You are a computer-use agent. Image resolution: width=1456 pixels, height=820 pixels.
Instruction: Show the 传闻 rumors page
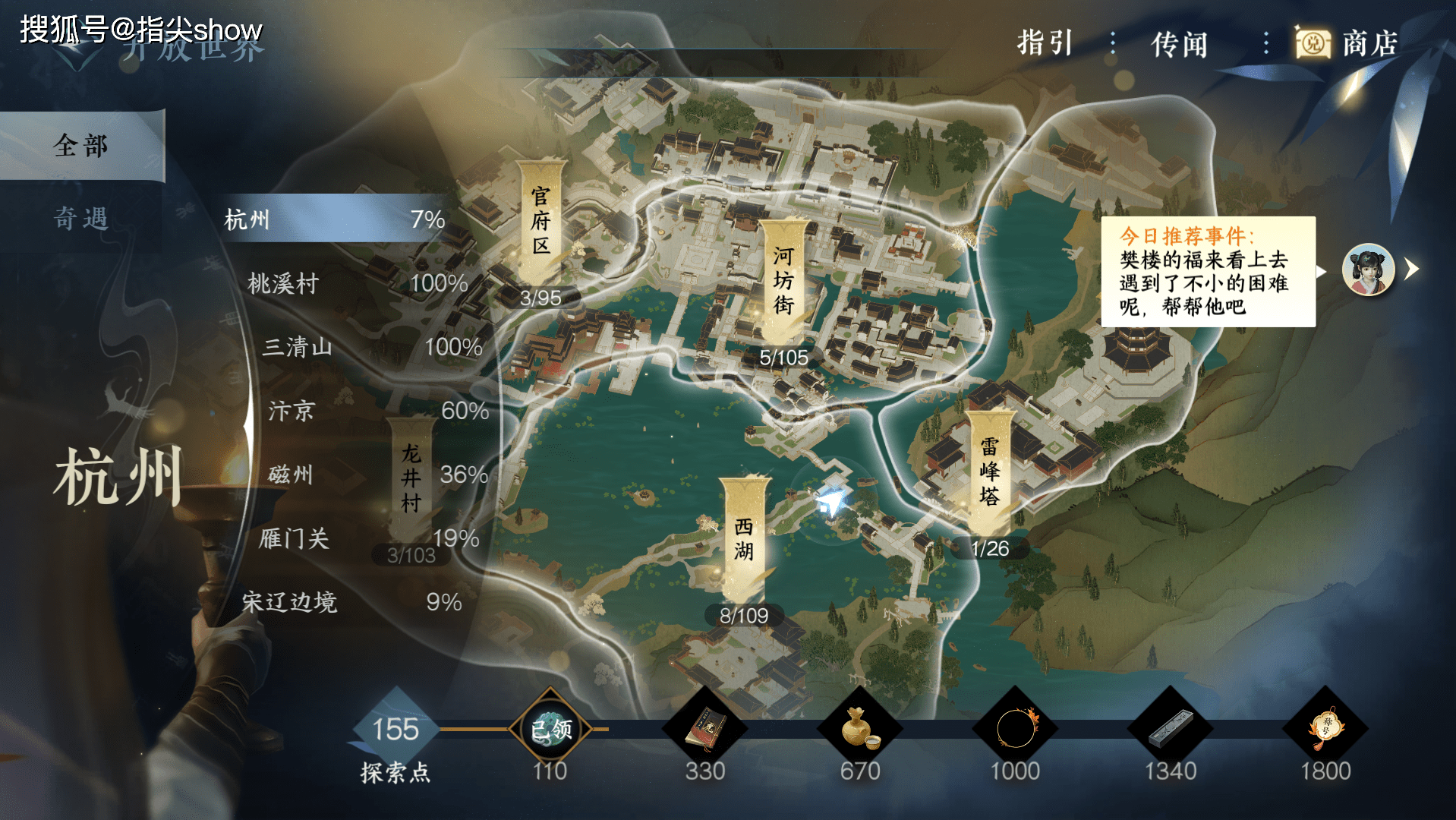1179,44
